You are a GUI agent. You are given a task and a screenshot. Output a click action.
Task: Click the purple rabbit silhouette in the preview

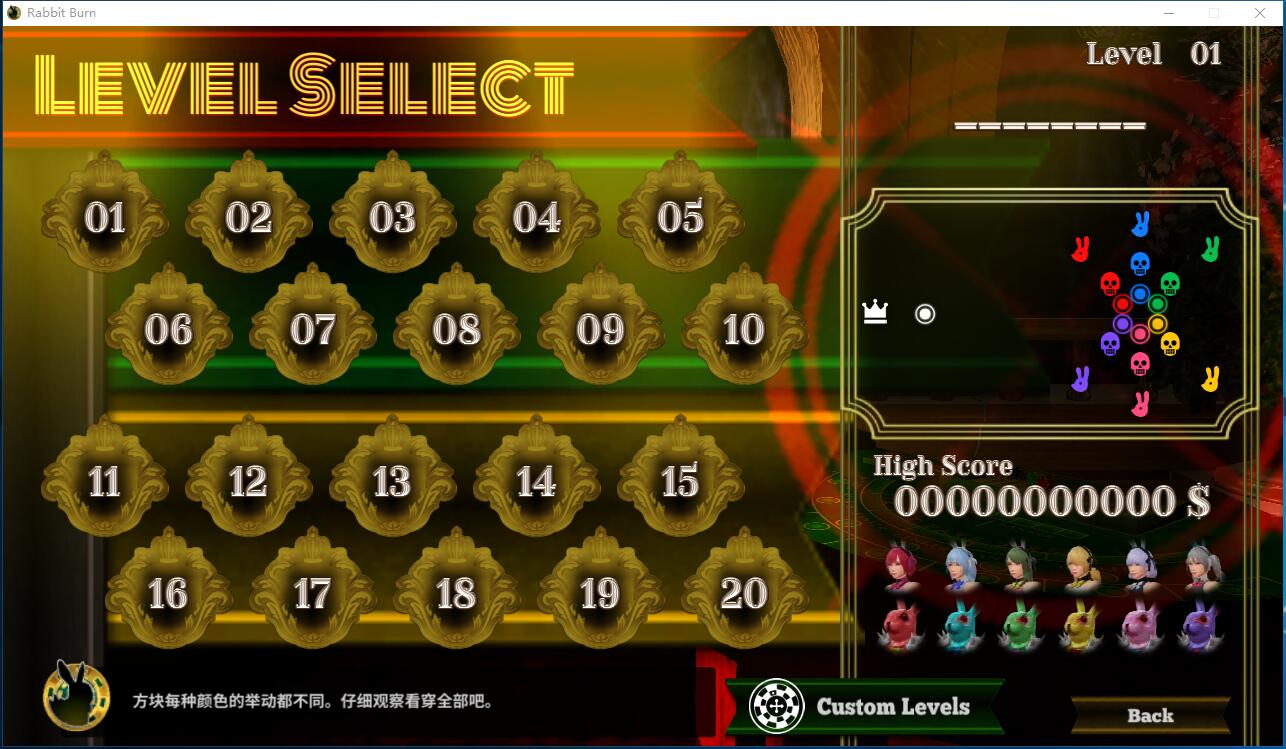(x=1083, y=378)
